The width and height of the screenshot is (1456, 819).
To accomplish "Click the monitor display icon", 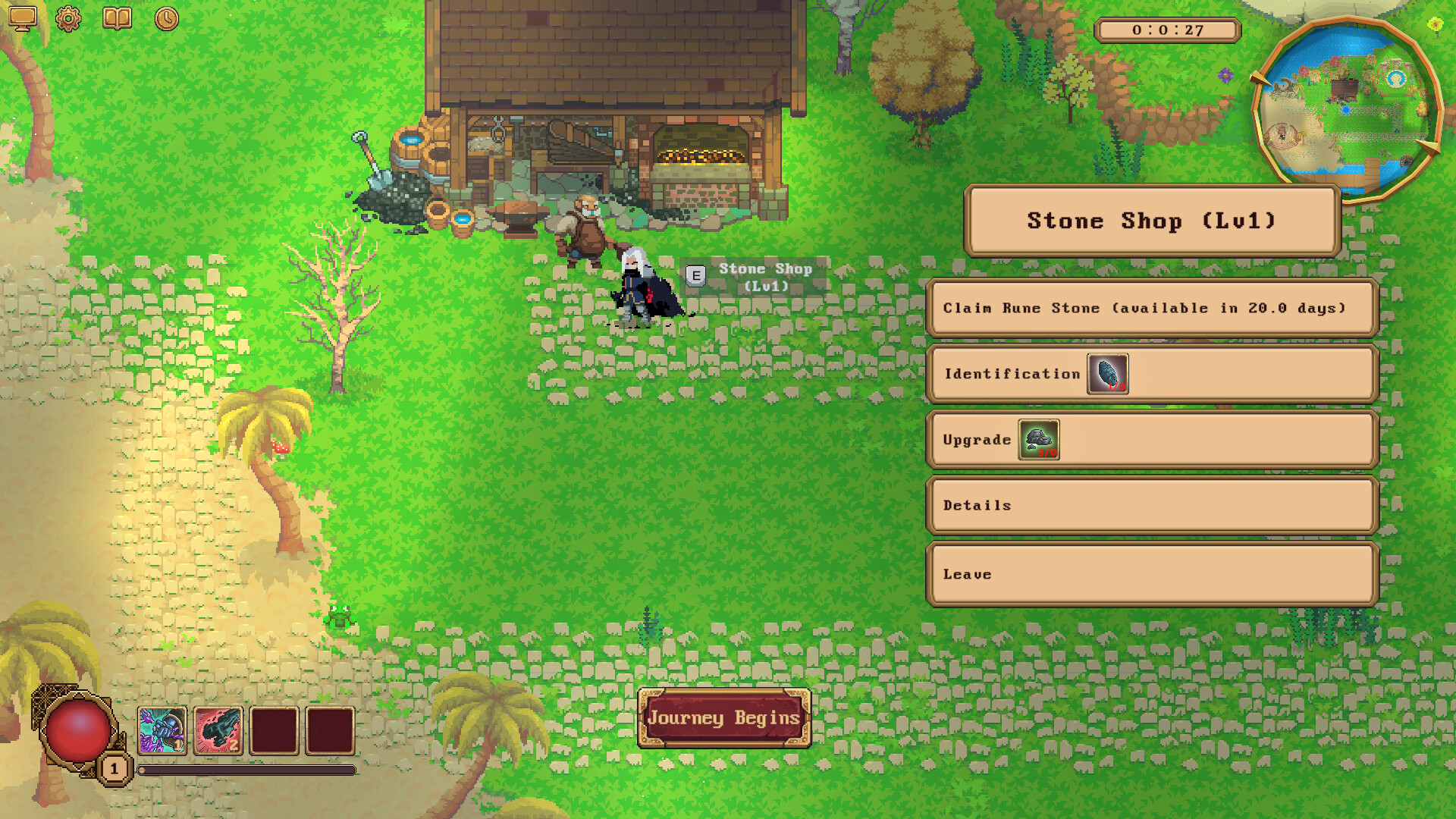I will coord(22,18).
